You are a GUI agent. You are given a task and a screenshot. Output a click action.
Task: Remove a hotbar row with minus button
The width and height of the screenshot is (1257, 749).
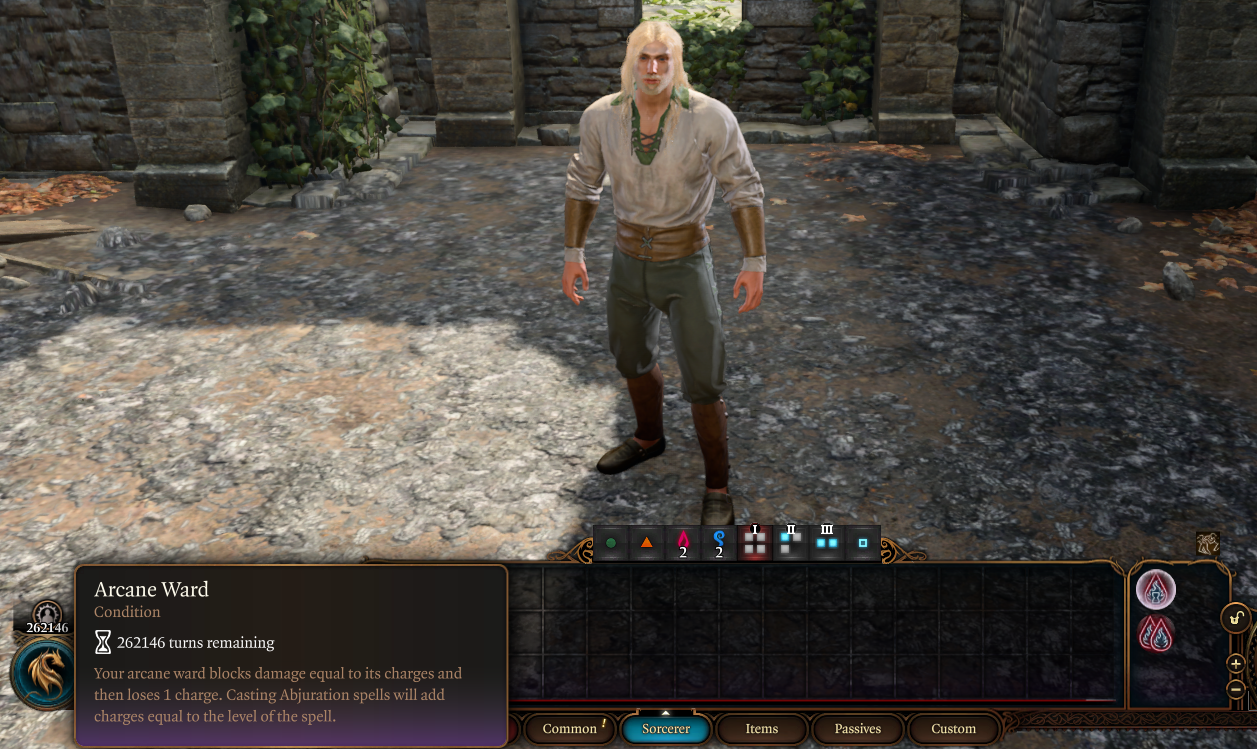point(1236,689)
